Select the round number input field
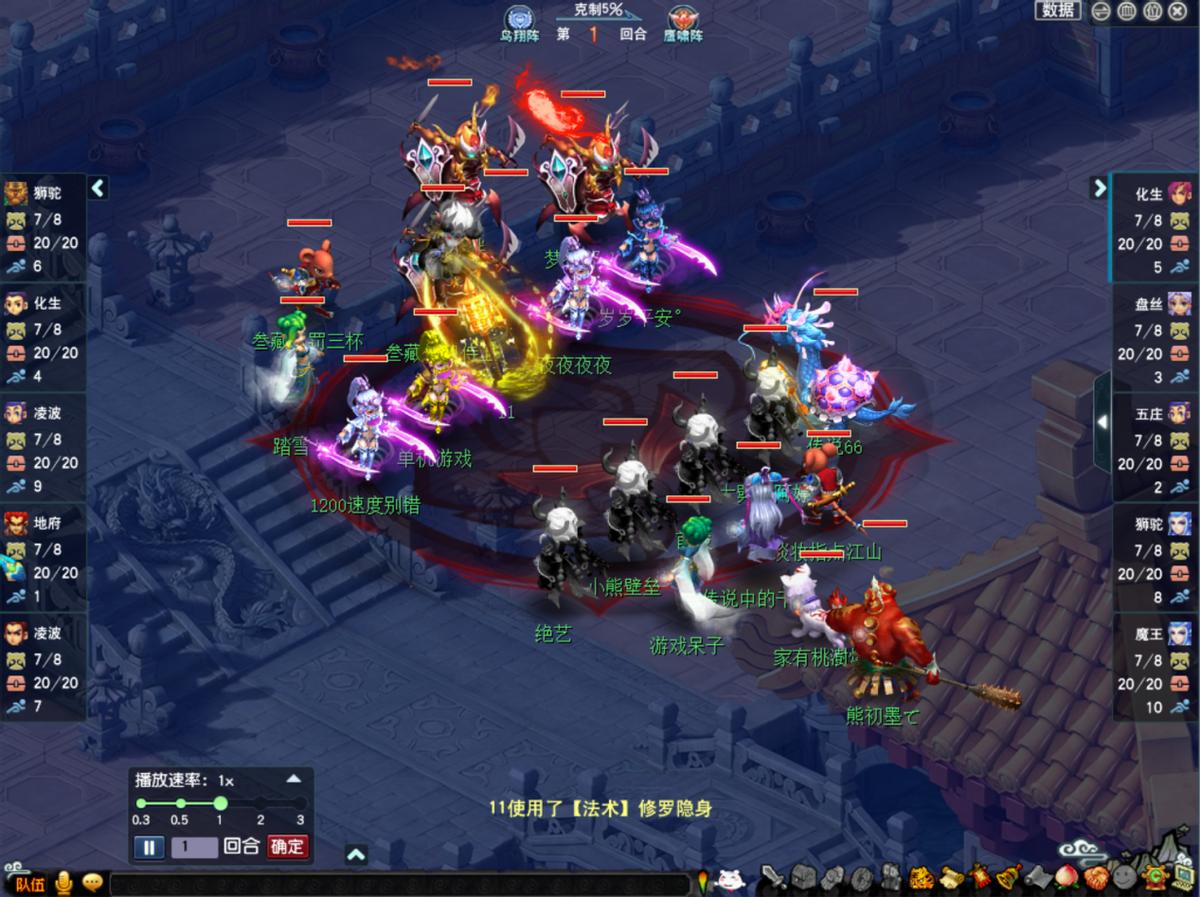The height and width of the screenshot is (897, 1200). click(x=194, y=847)
